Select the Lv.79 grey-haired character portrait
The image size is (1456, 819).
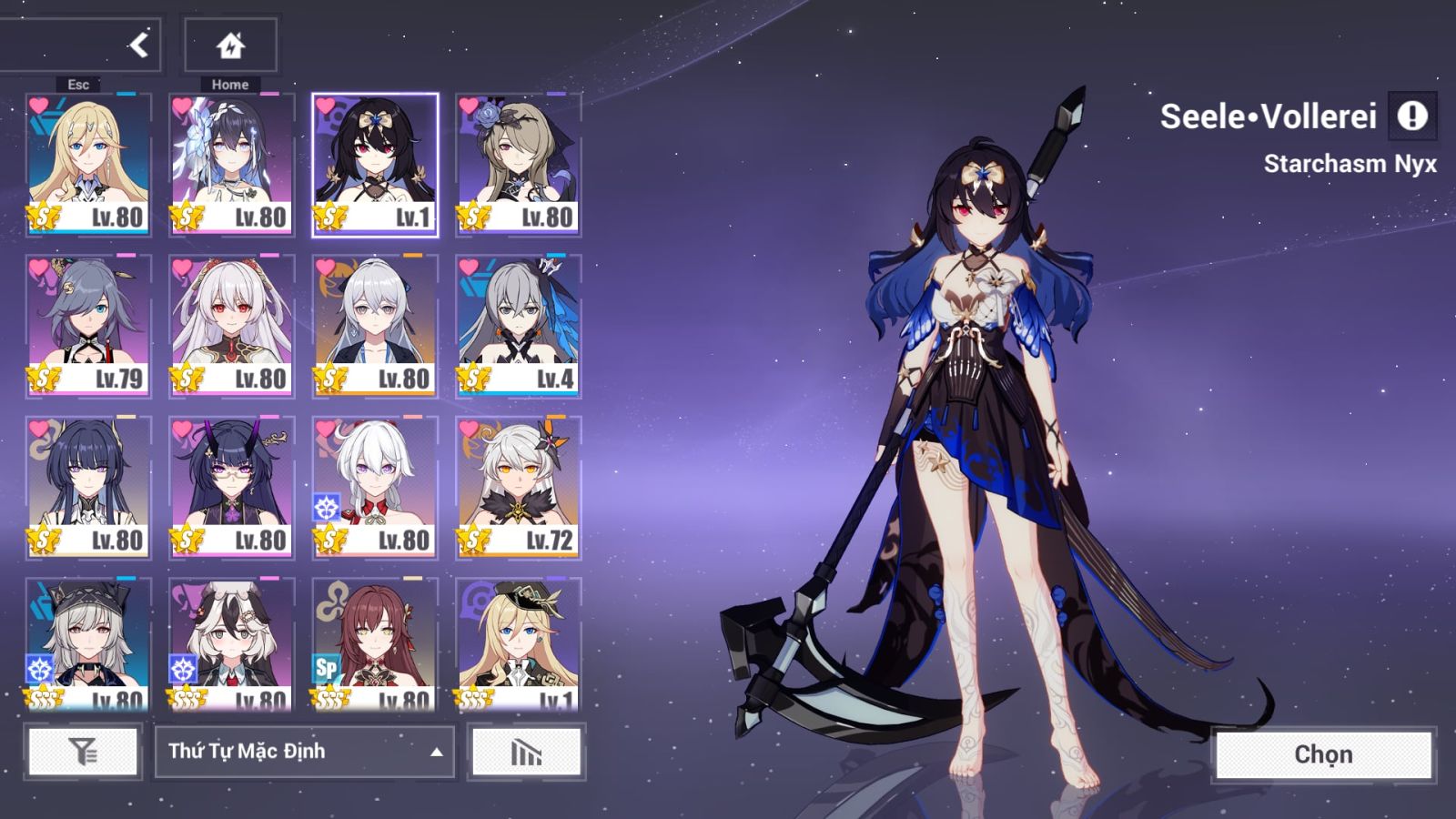pos(88,326)
